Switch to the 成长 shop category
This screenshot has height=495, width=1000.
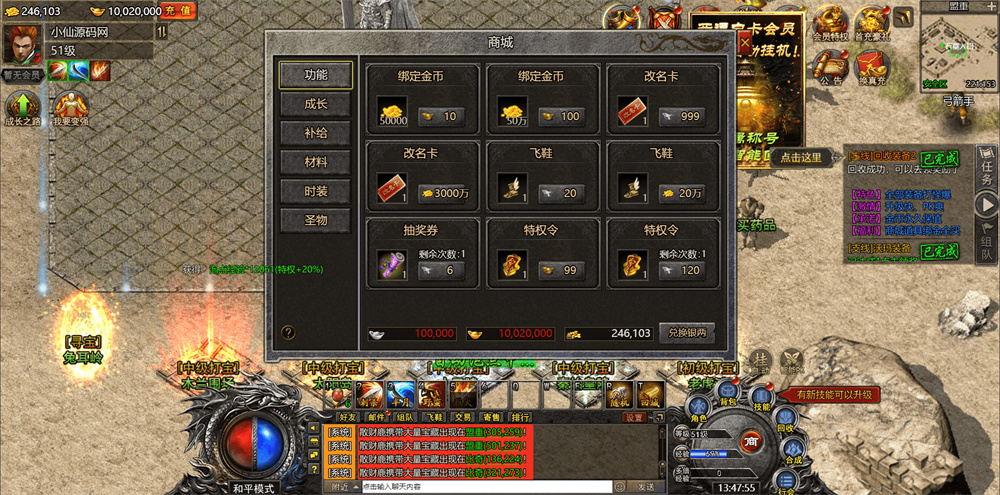[316, 104]
